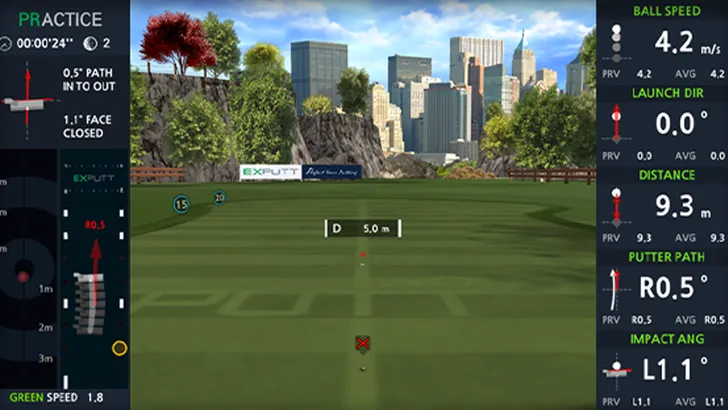728x410 pixels.
Task: Select the Ball Speed data panel
Action: coord(662,42)
